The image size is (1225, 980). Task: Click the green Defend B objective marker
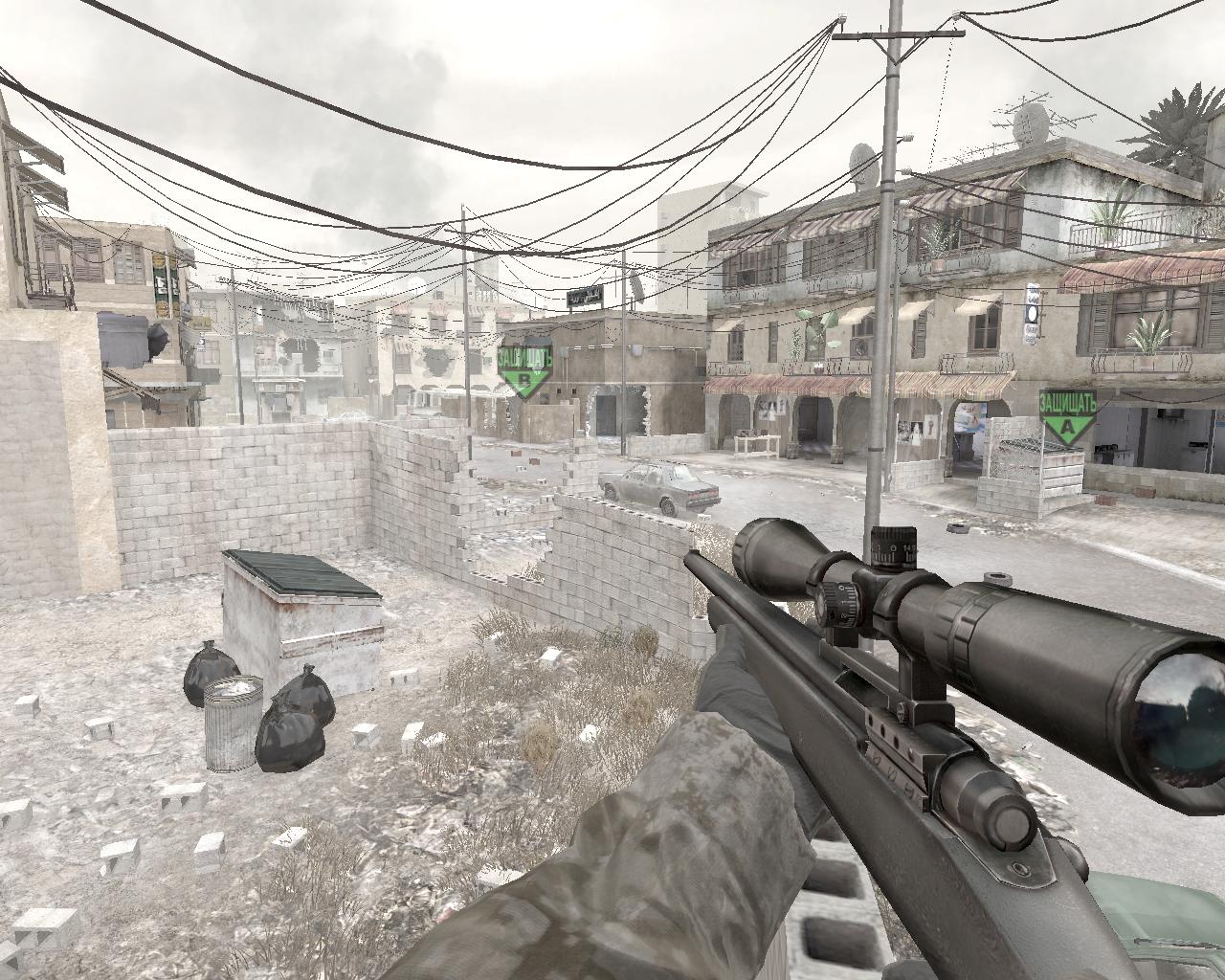point(524,372)
